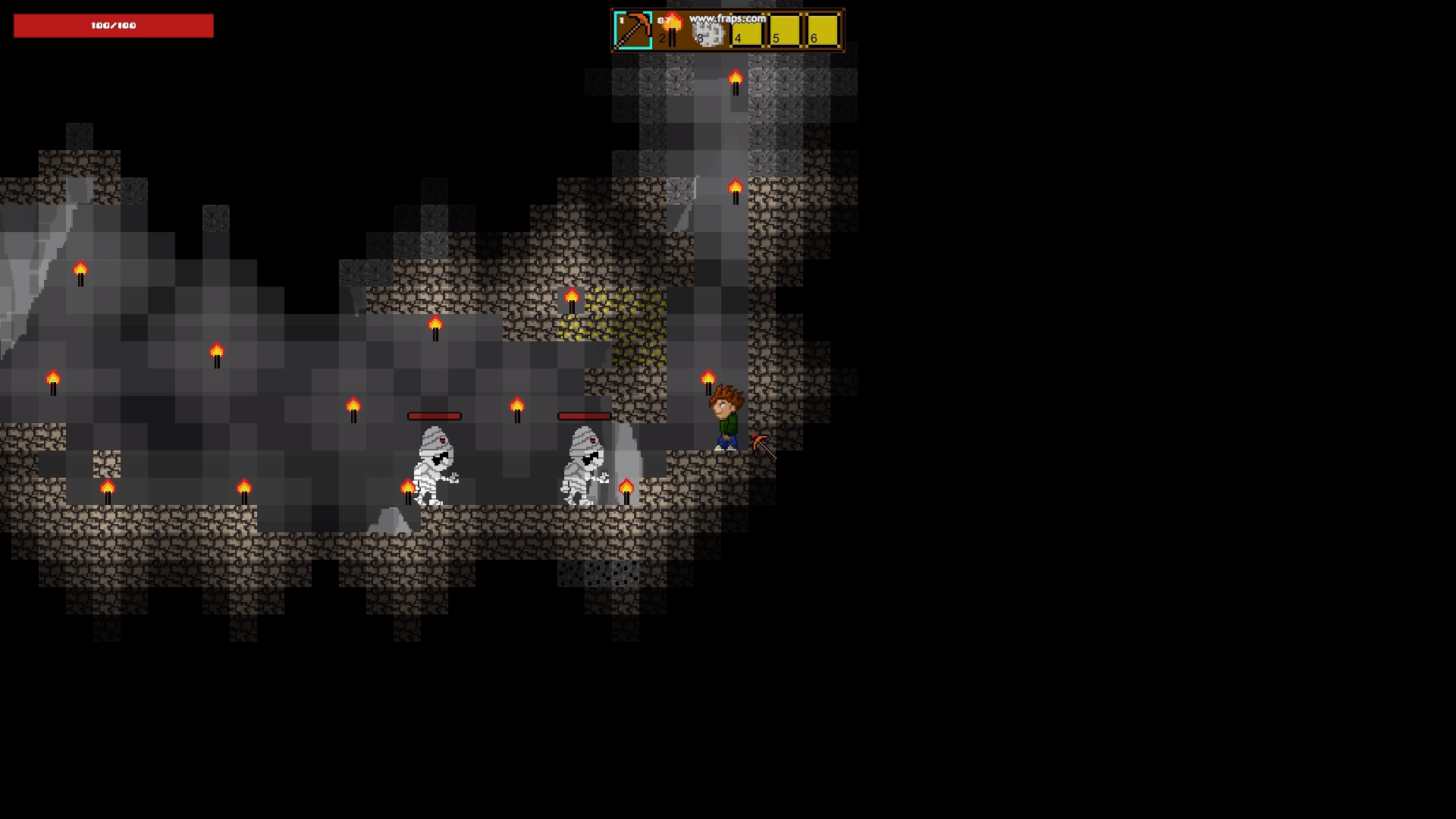Activate empty hotbar slot 6
Screen dimensions: 1456x819
[x=823, y=31]
